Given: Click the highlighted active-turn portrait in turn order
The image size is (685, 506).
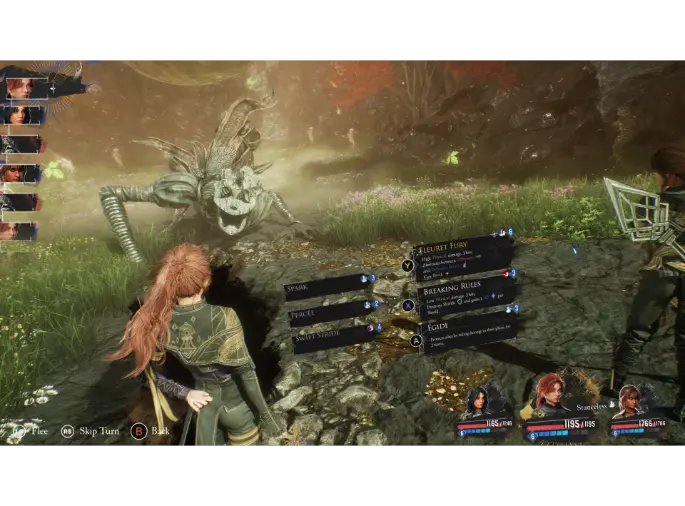Looking at the screenshot, I should (24, 87).
